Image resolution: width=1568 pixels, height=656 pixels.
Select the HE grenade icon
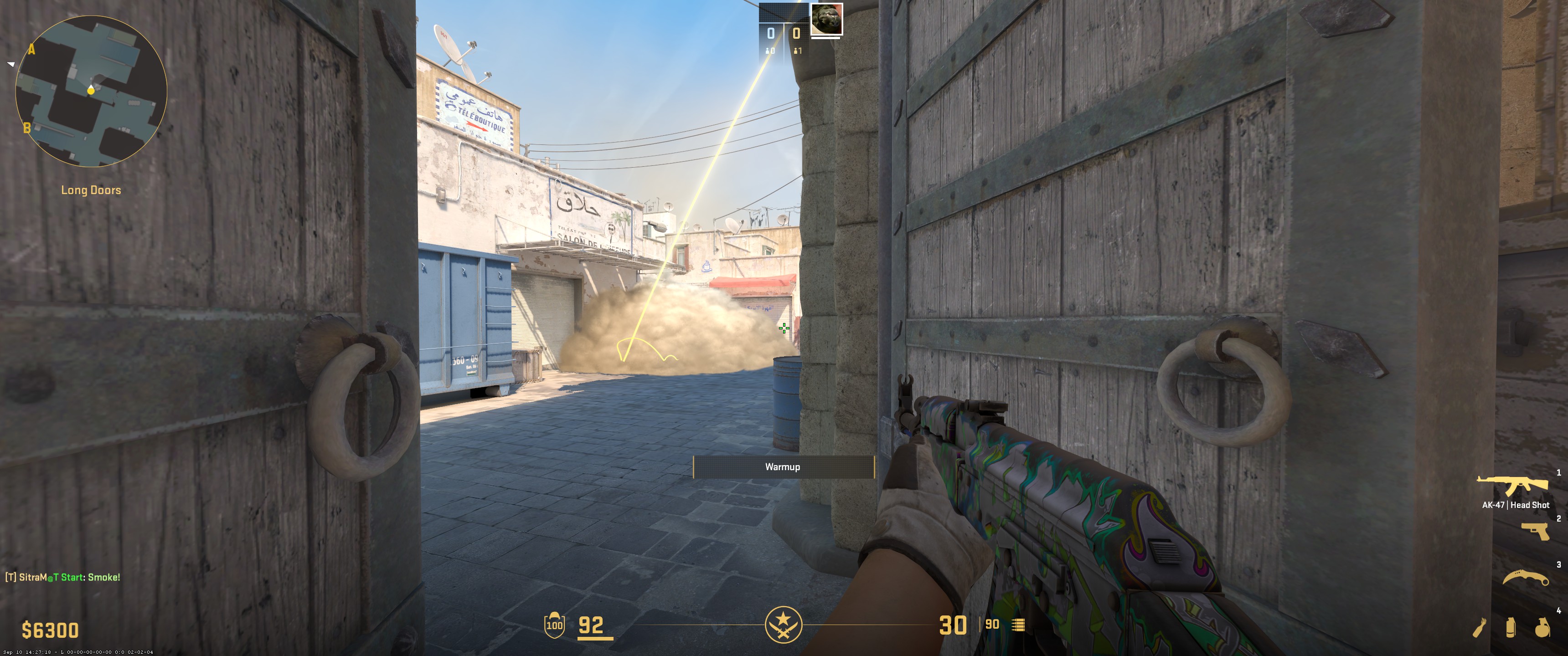tap(1542, 627)
